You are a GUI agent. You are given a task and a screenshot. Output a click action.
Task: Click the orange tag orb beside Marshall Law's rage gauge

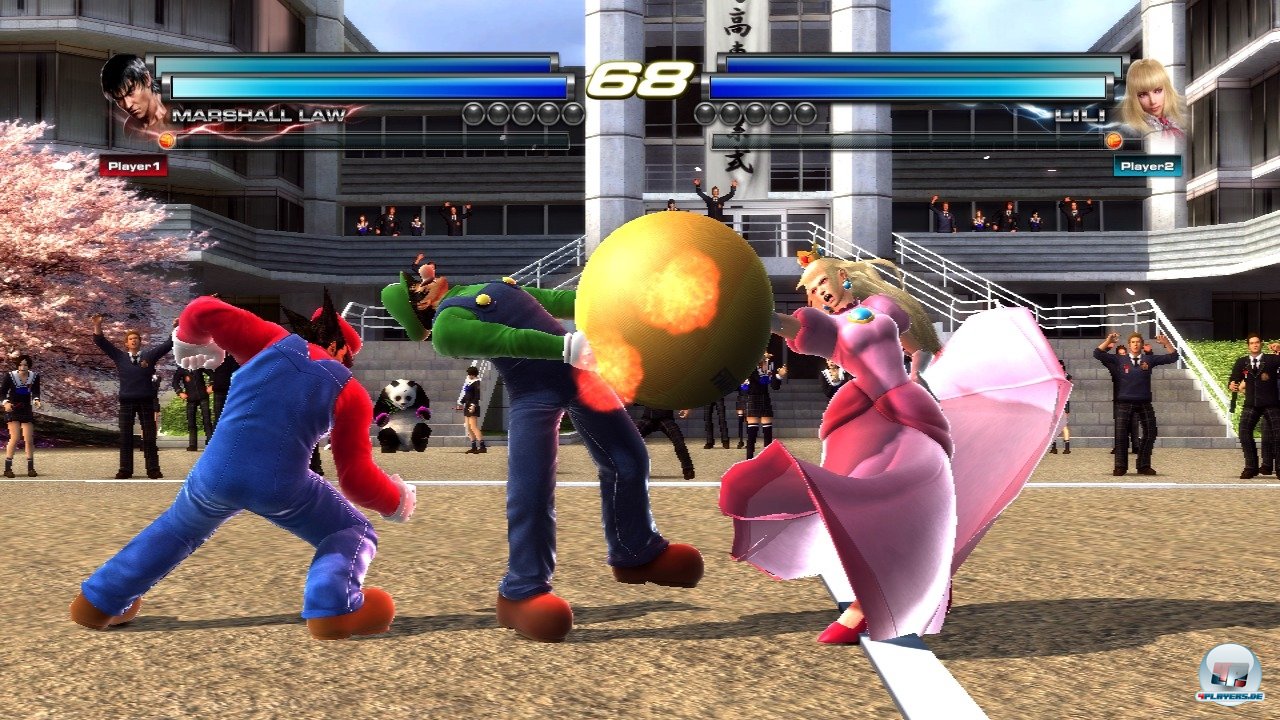coord(167,140)
